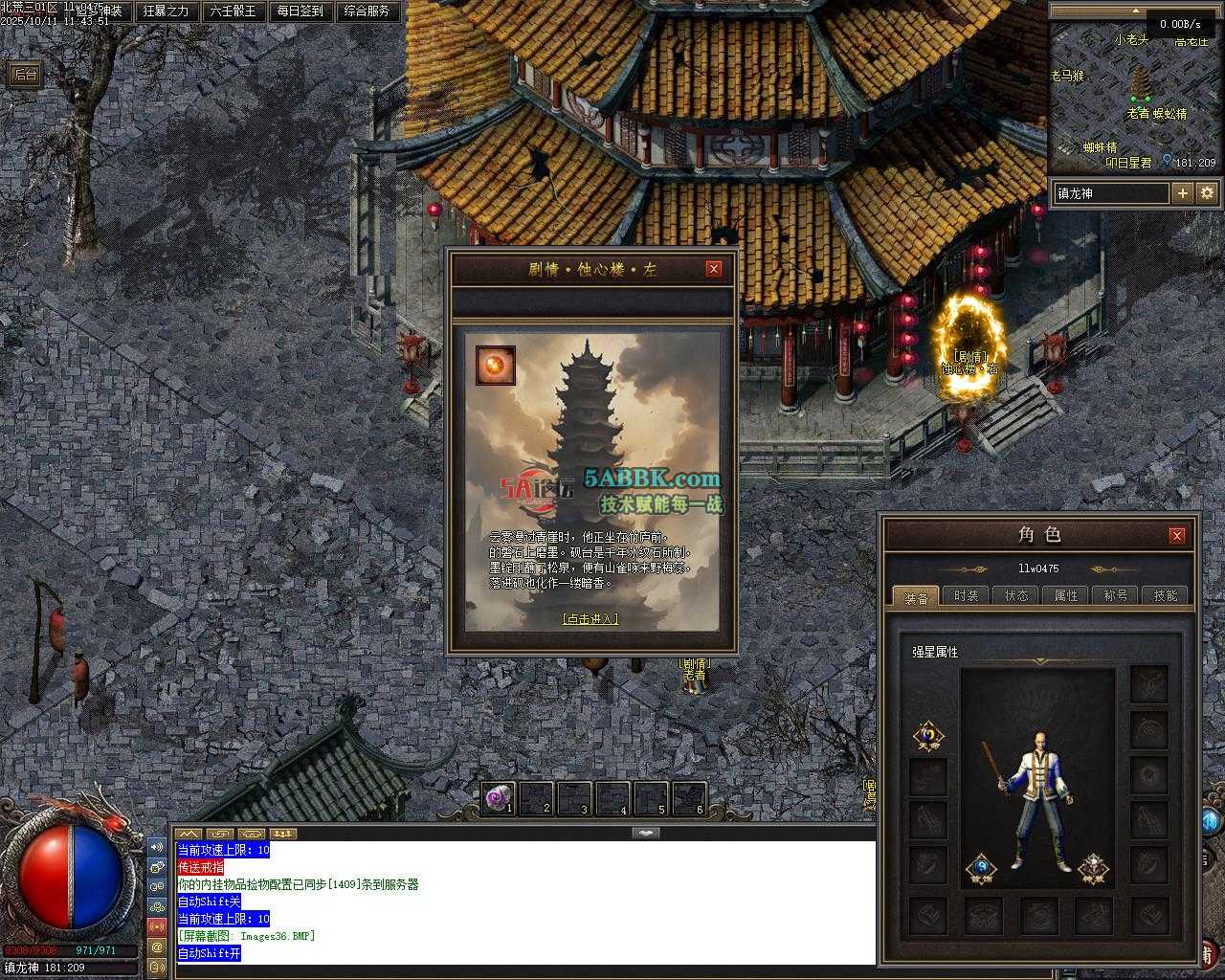Screen dimensions: 1225x980
Task: Click the 后台 button
Action: 25,75
